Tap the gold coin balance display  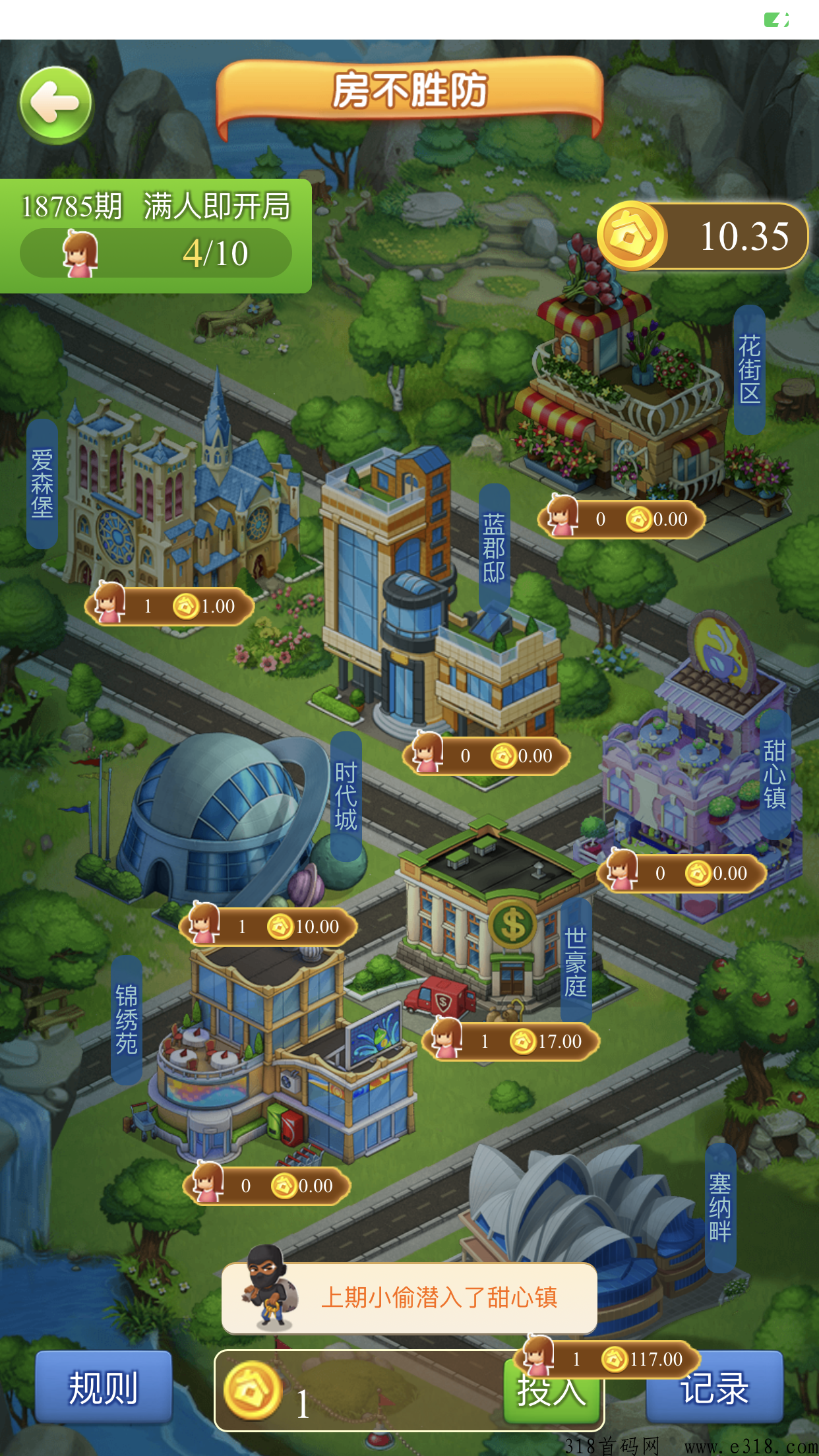(703, 236)
